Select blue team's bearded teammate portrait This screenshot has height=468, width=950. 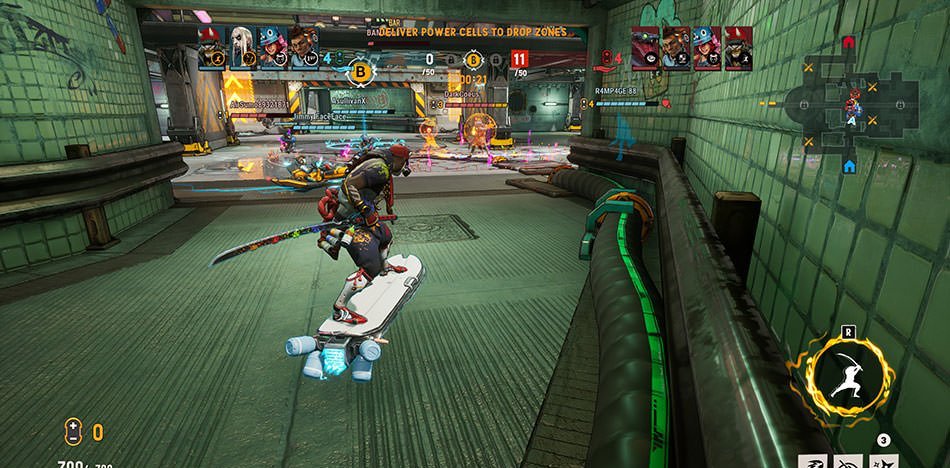(x=303, y=45)
